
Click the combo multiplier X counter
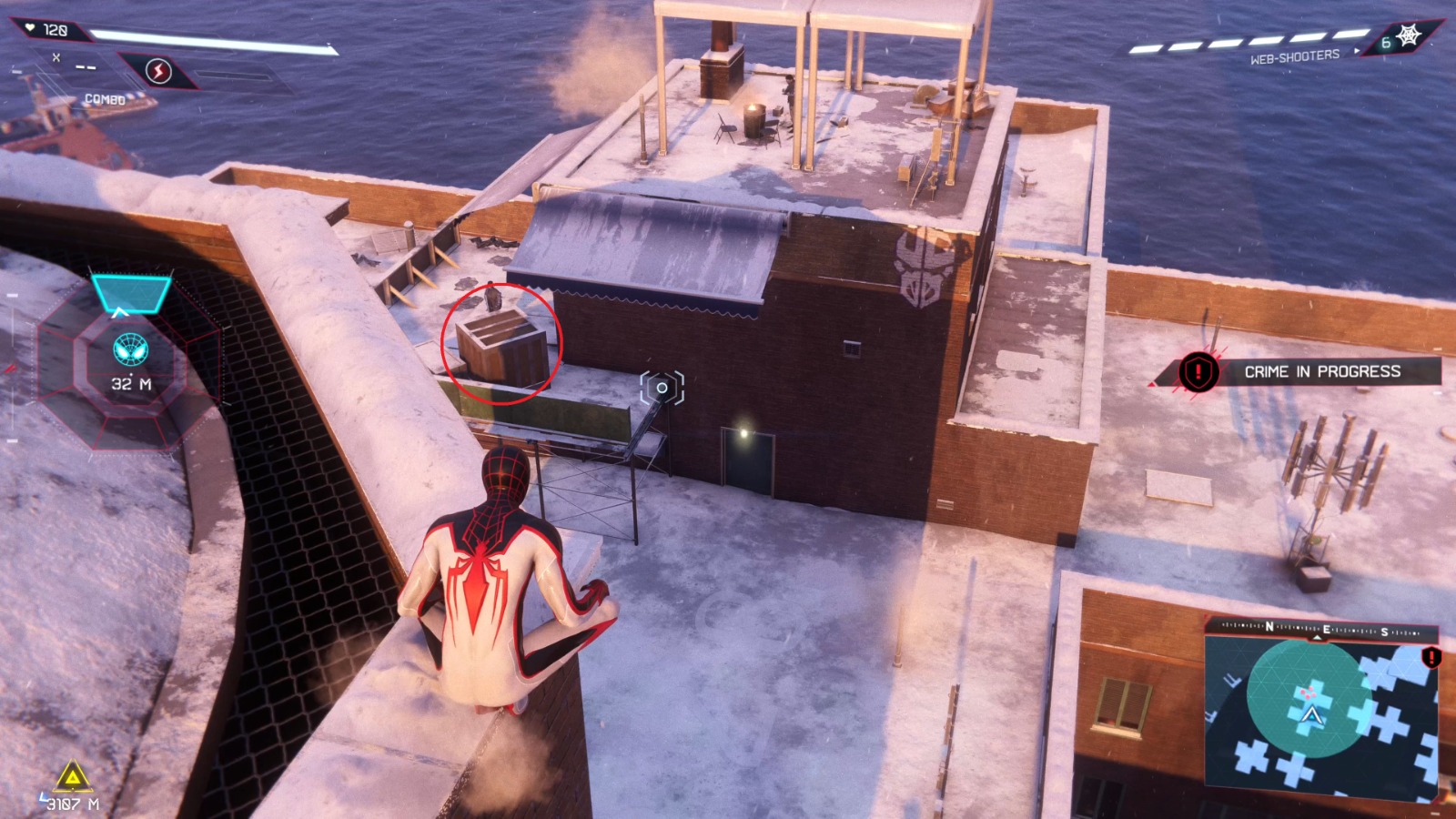(x=57, y=56)
